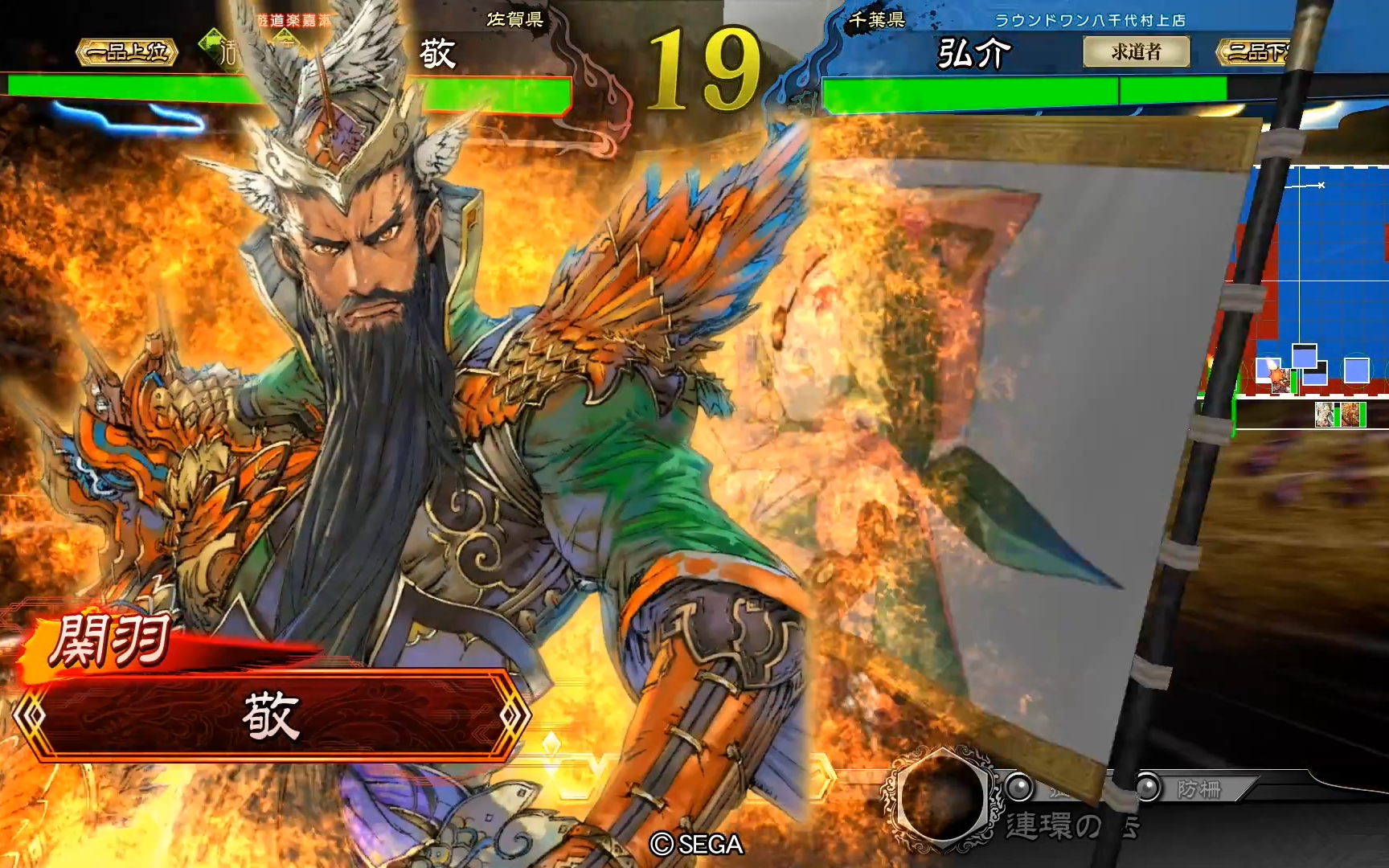Click the 一品上位 rank badge
This screenshot has width=1389, height=868.
click(x=127, y=52)
